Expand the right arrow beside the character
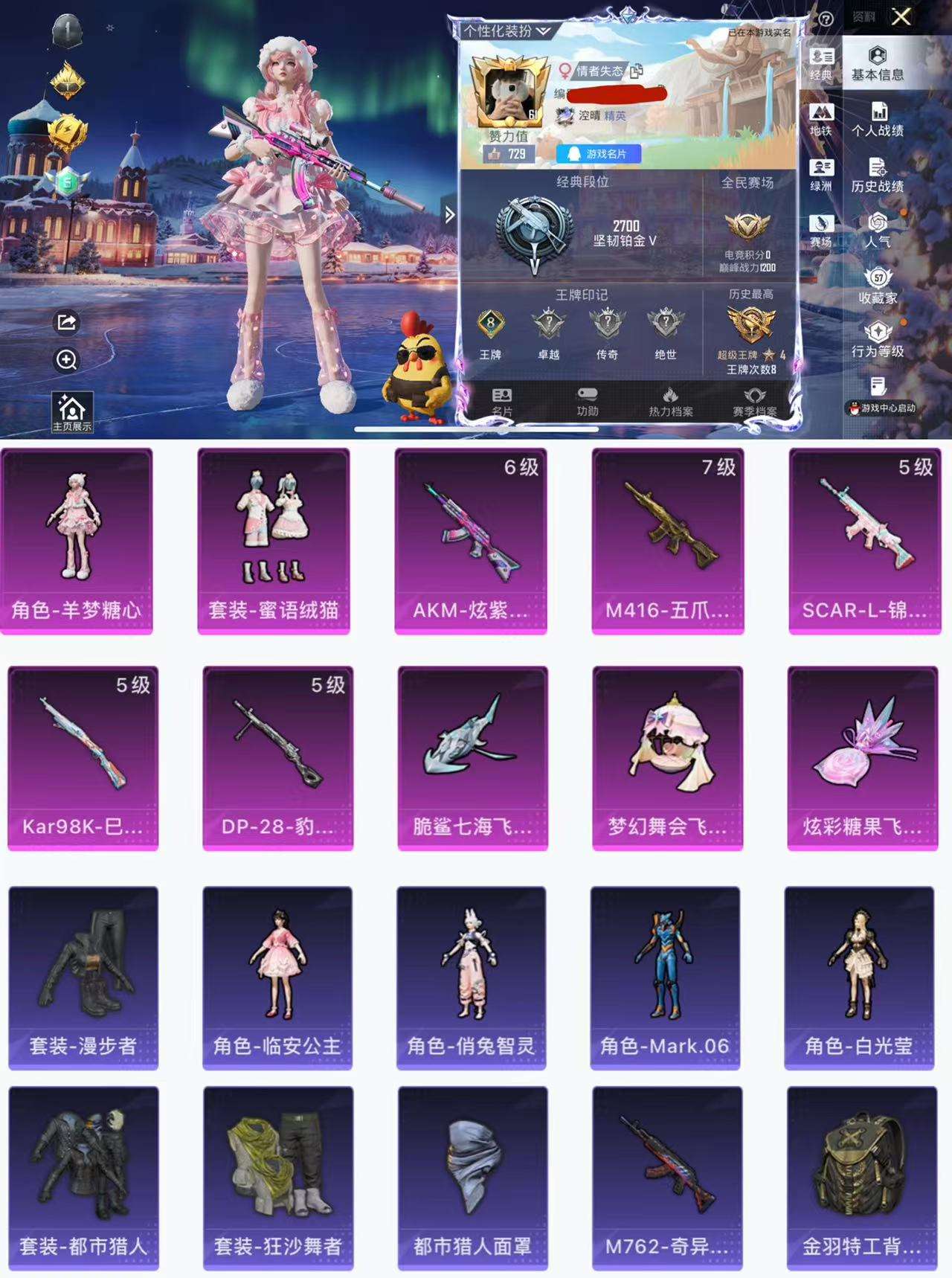The image size is (952, 1278). click(x=448, y=213)
